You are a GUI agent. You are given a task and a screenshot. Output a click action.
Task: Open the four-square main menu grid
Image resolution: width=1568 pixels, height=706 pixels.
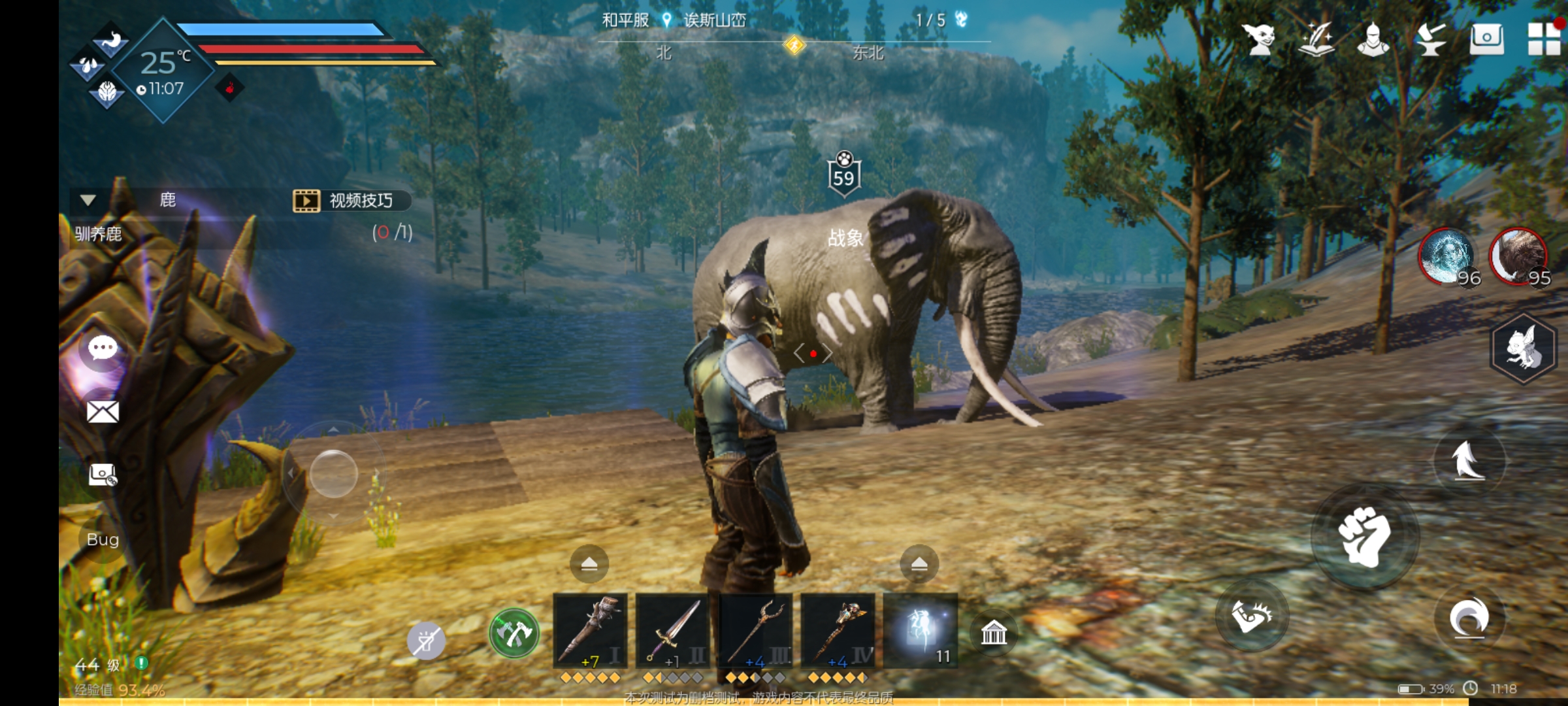pyautogui.click(x=1544, y=39)
